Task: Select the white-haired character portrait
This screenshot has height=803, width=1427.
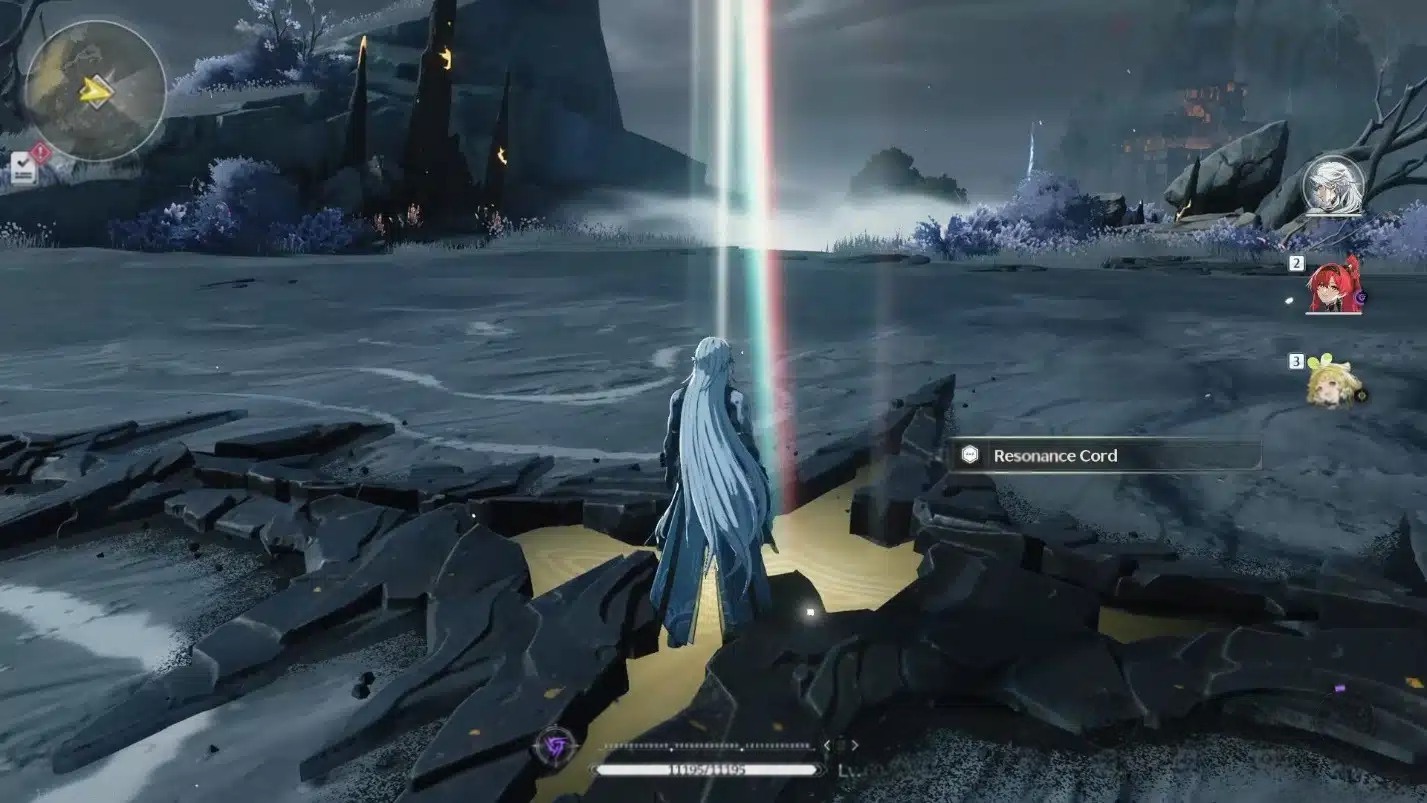Action: 1333,185
